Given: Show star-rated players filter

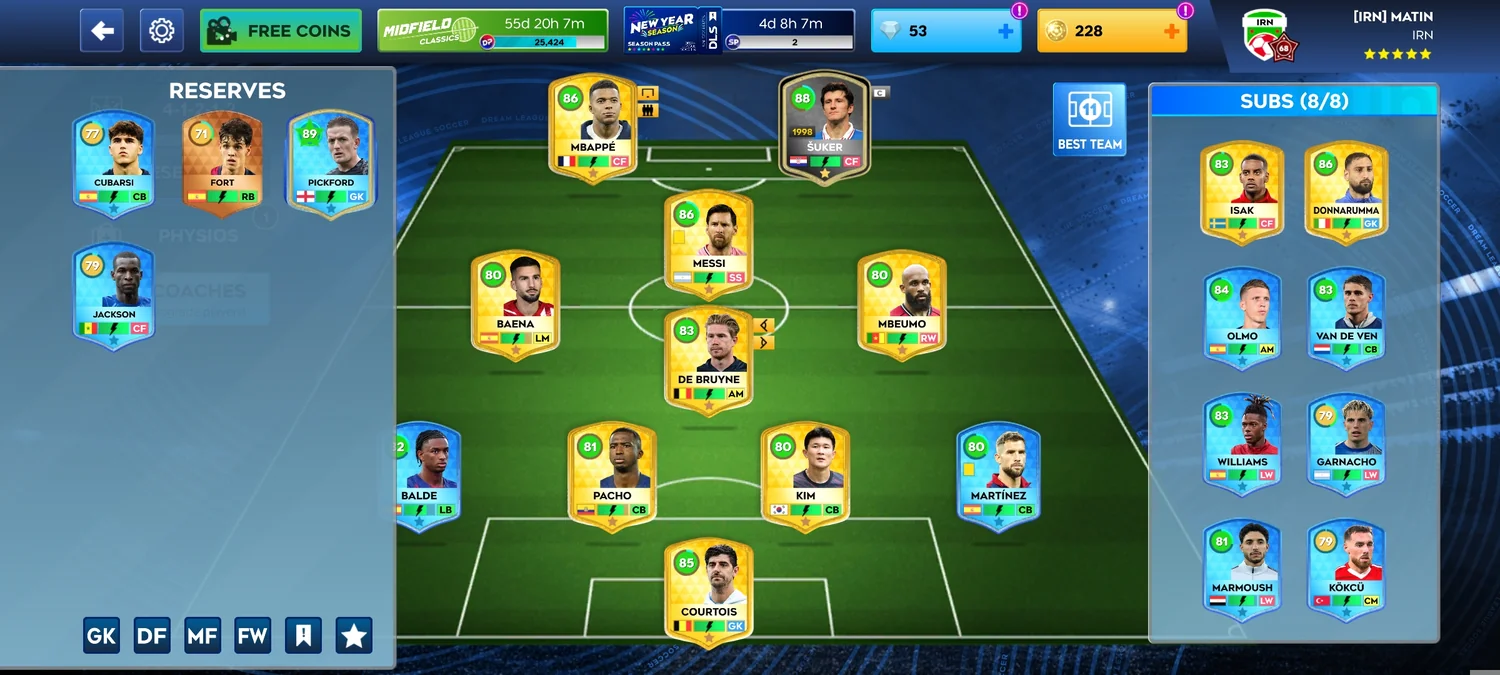Looking at the screenshot, I should click(x=354, y=635).
